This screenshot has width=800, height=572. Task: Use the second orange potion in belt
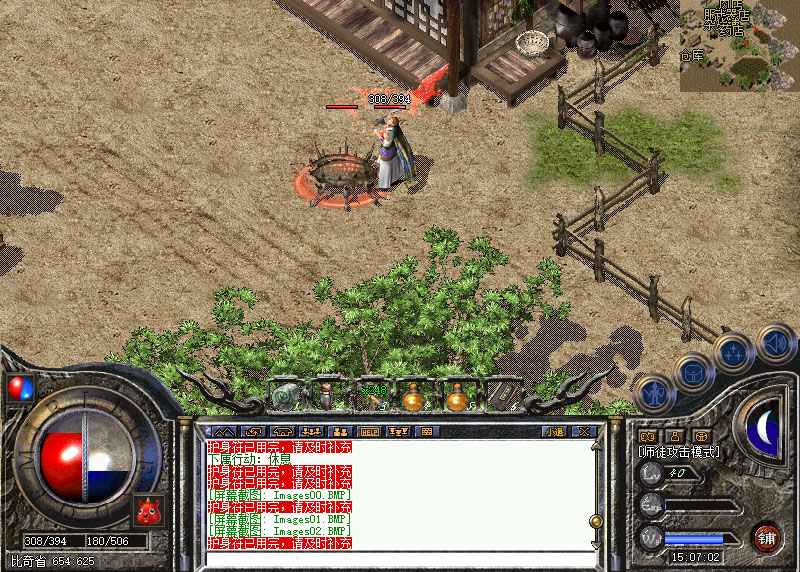pos(457,397)
